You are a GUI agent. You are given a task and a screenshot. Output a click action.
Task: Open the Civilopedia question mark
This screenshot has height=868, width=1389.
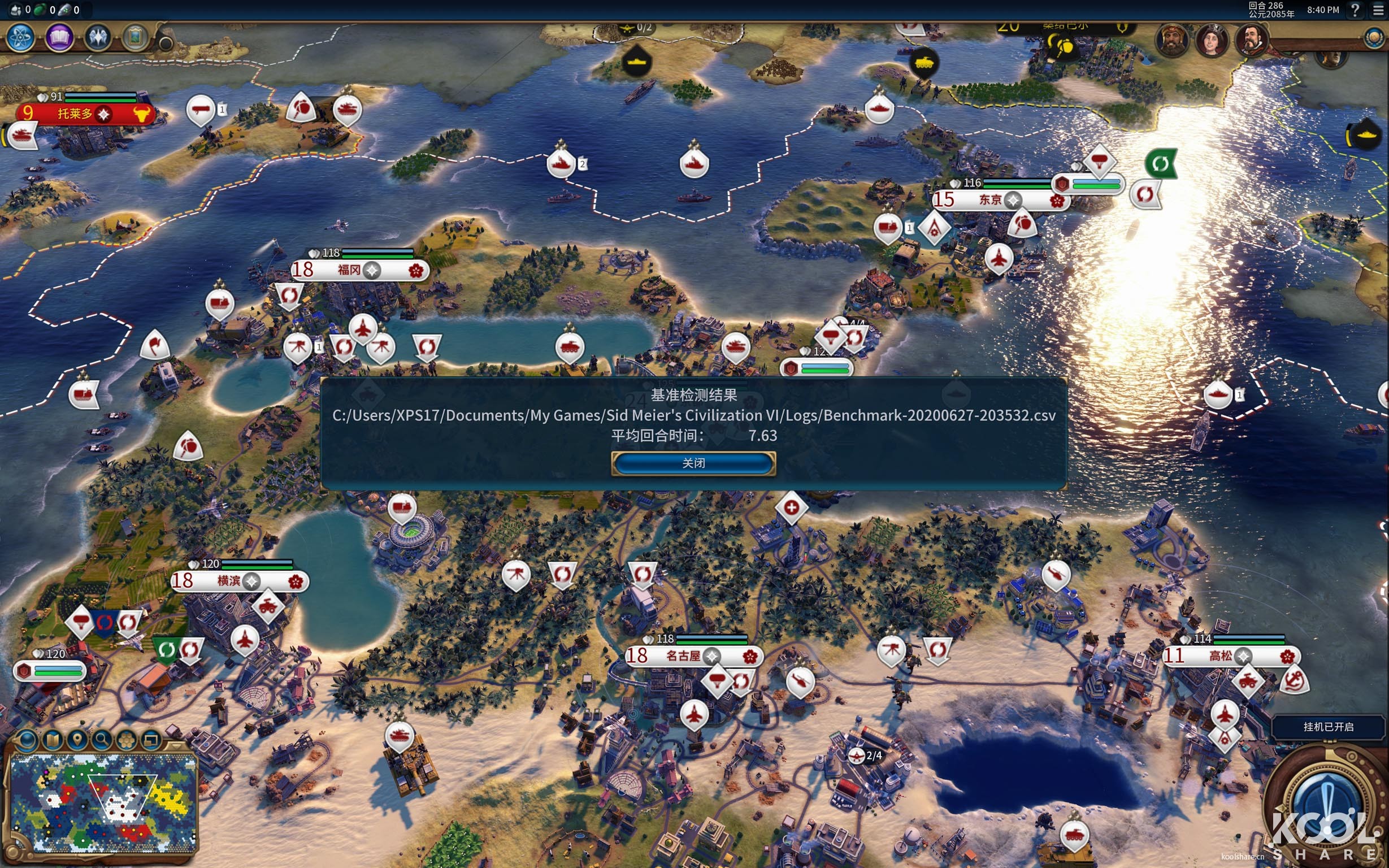[1355, 10]
